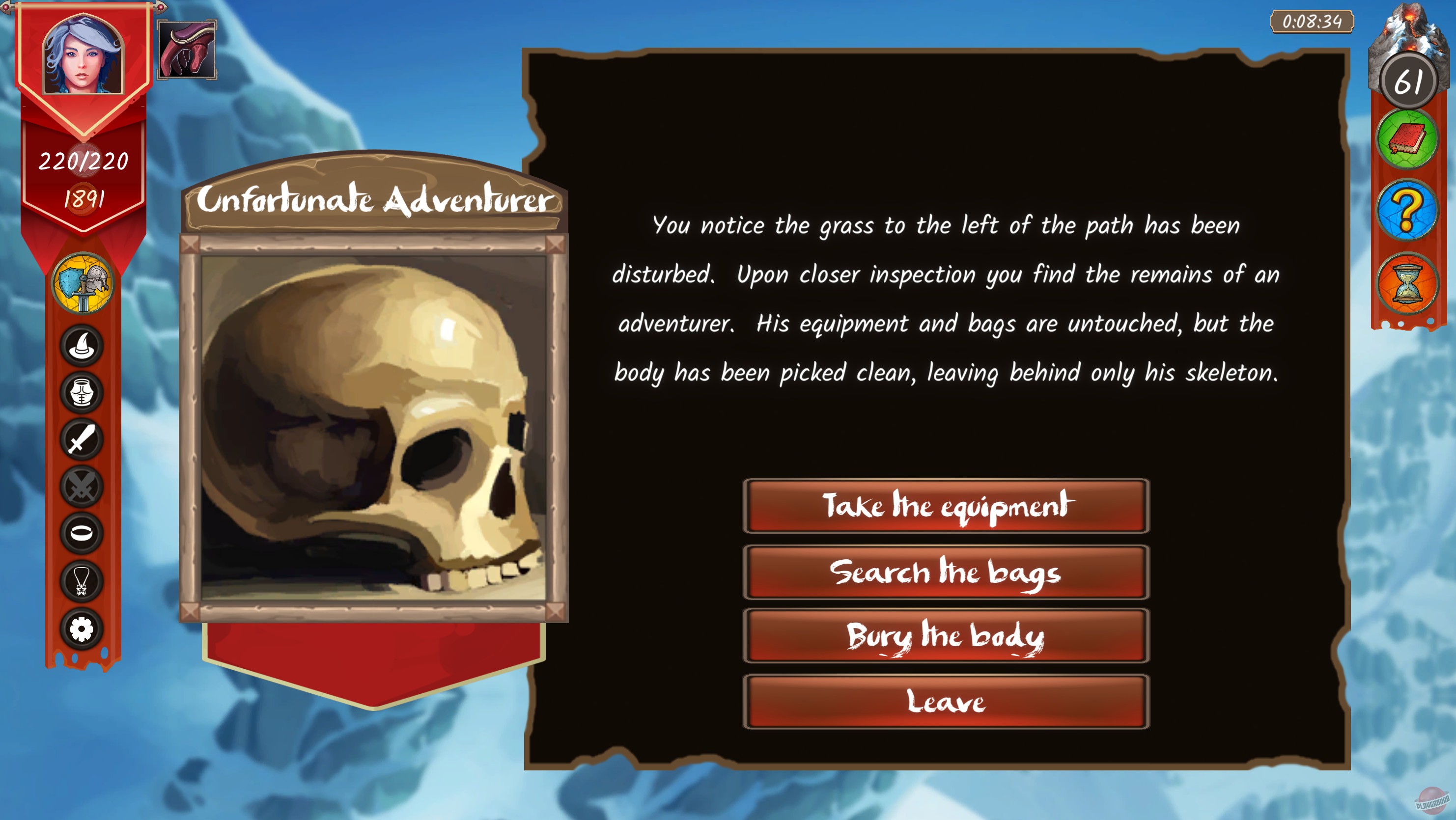Open the settings gear icon
Image resolution: width=1456 pixels, height=820 pixels.
81,621
